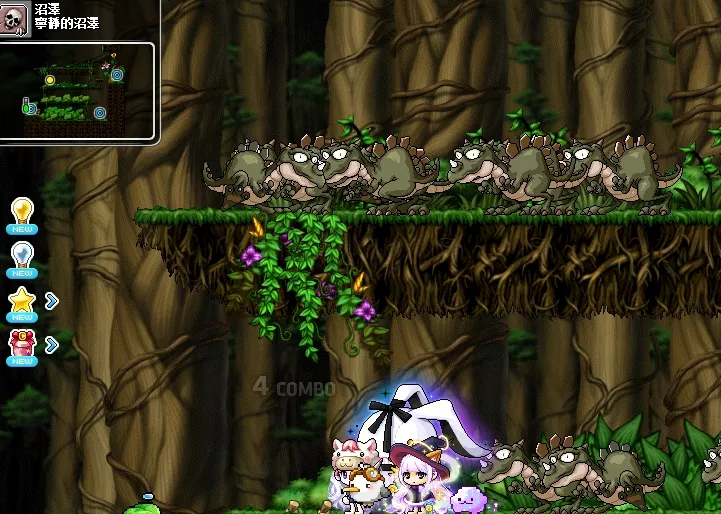Click the skull map icon
Viewport: 721px width, 514px height.
coord(15,20)
